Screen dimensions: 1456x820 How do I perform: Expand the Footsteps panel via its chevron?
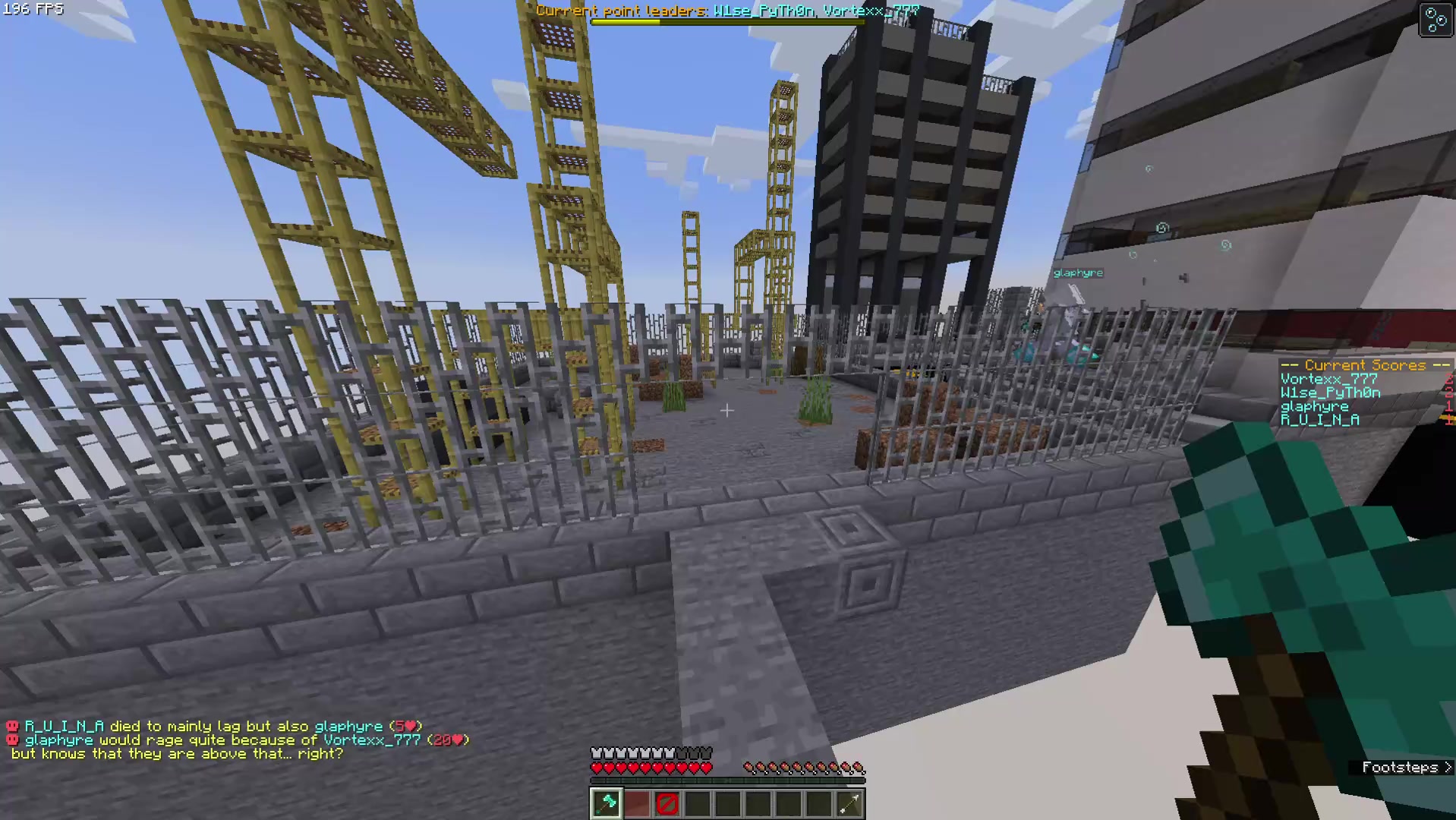pyautogui.click(x=1448, y=768)
